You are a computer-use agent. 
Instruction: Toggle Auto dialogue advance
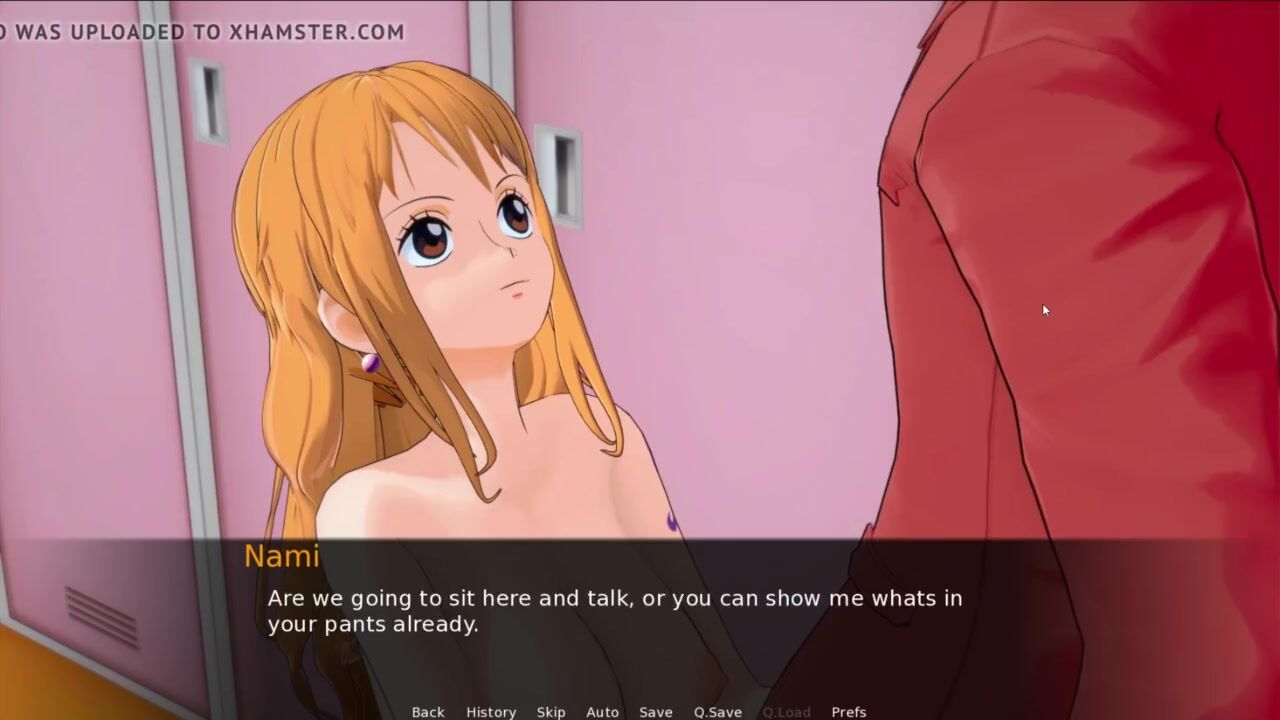(602, 712)
